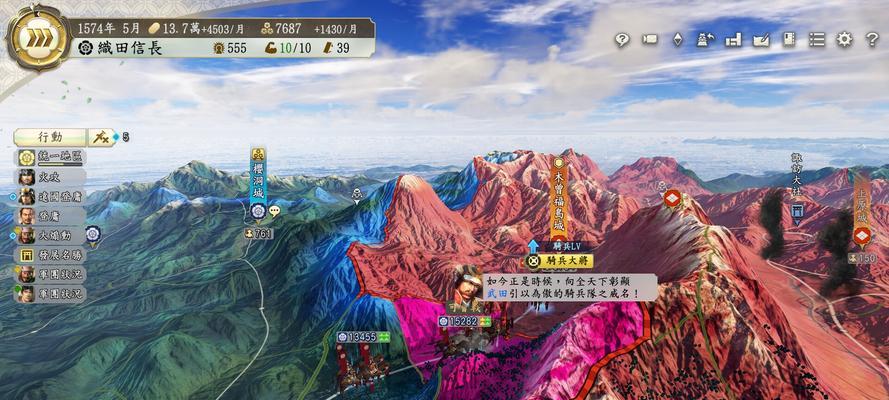
Task: Select the 發展名勝 action entry
Action: [53, 254]
